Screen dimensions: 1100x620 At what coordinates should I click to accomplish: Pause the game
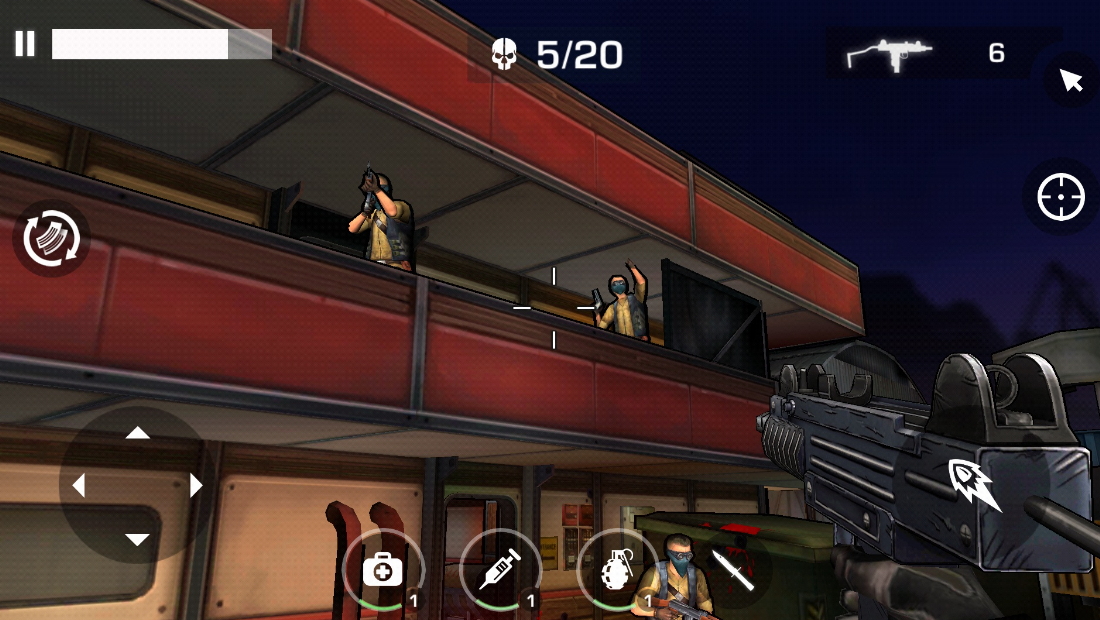coord(25,44)
